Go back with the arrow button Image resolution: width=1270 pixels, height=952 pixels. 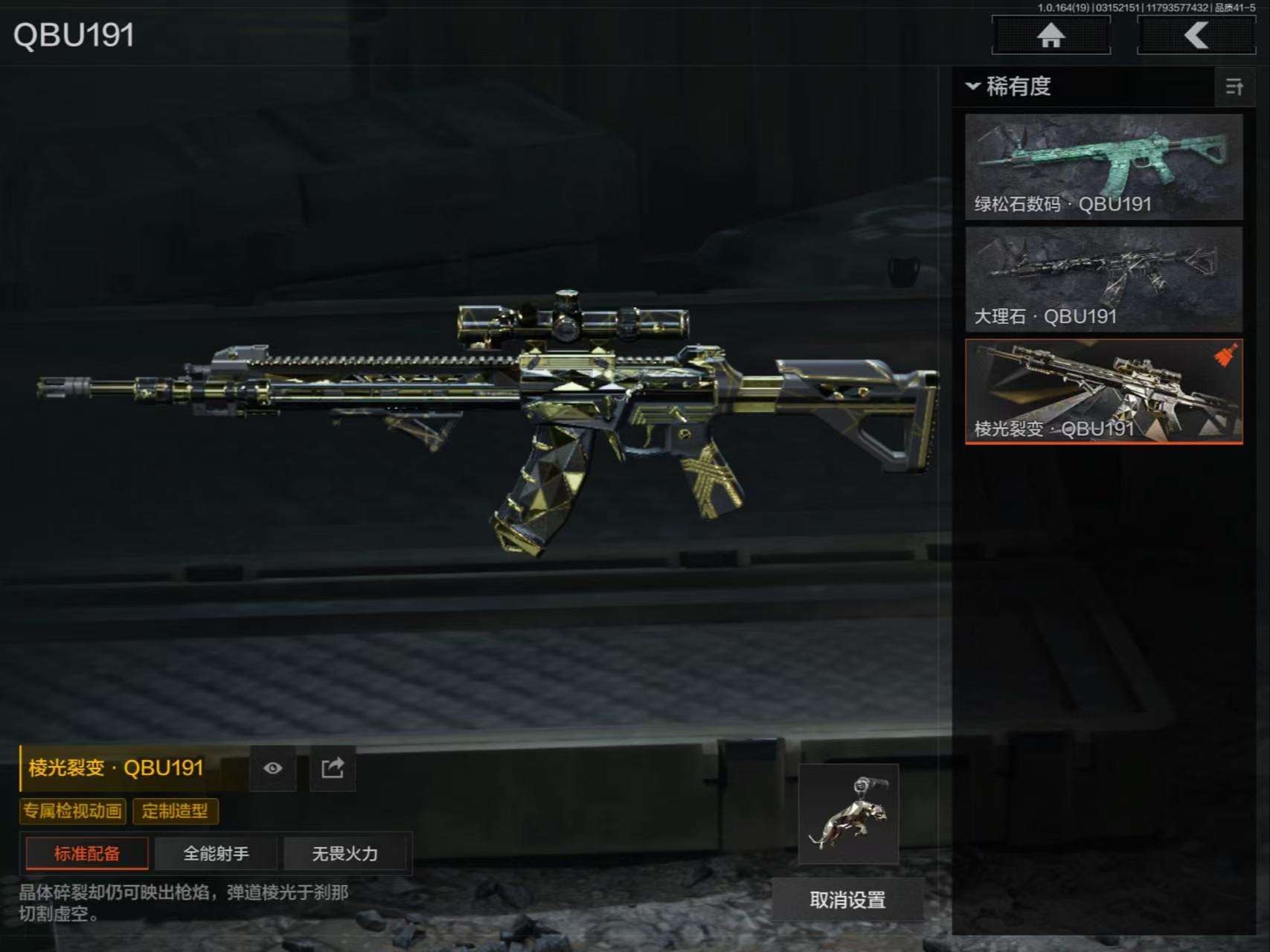pos(1196,35)
